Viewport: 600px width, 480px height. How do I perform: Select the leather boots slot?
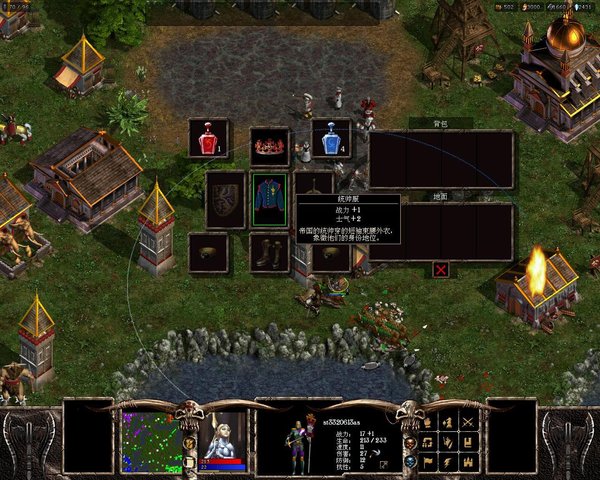pyautogui.click(x=269, y=252)
